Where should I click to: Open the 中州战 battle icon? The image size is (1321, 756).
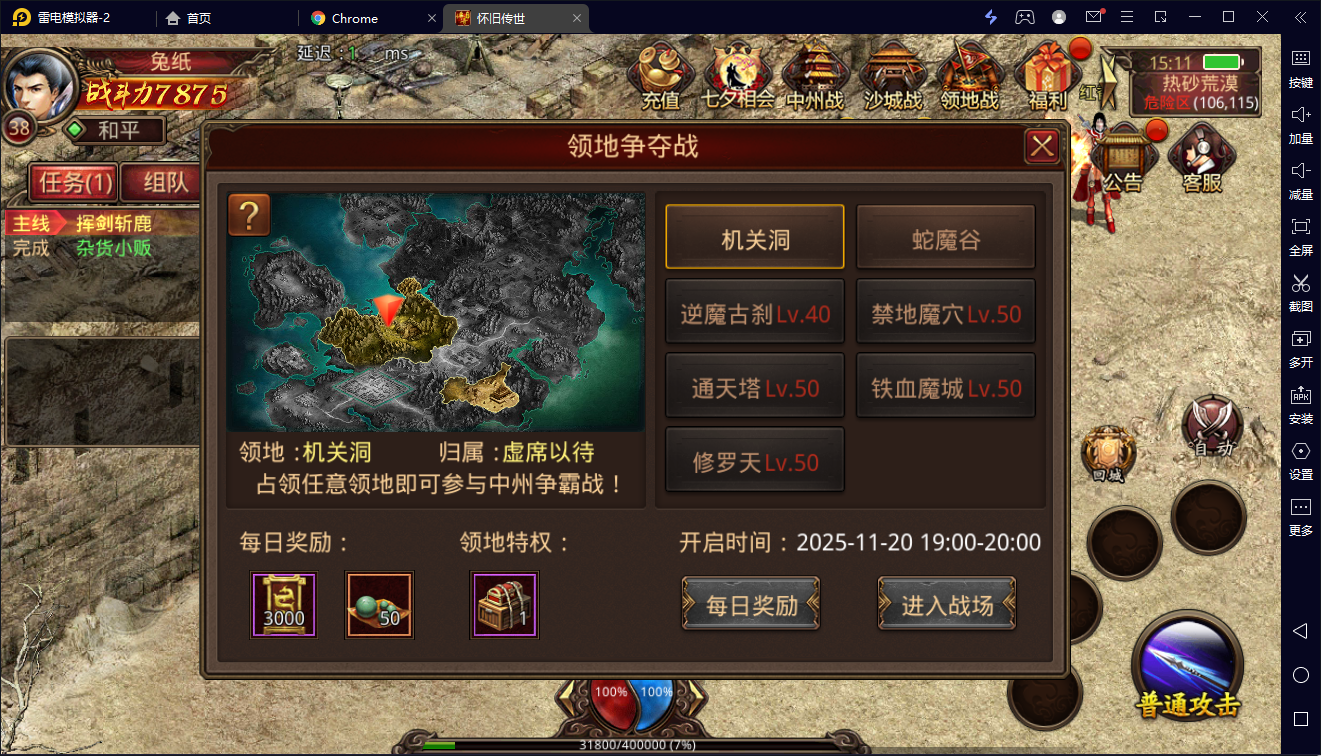tap(815, 75)
